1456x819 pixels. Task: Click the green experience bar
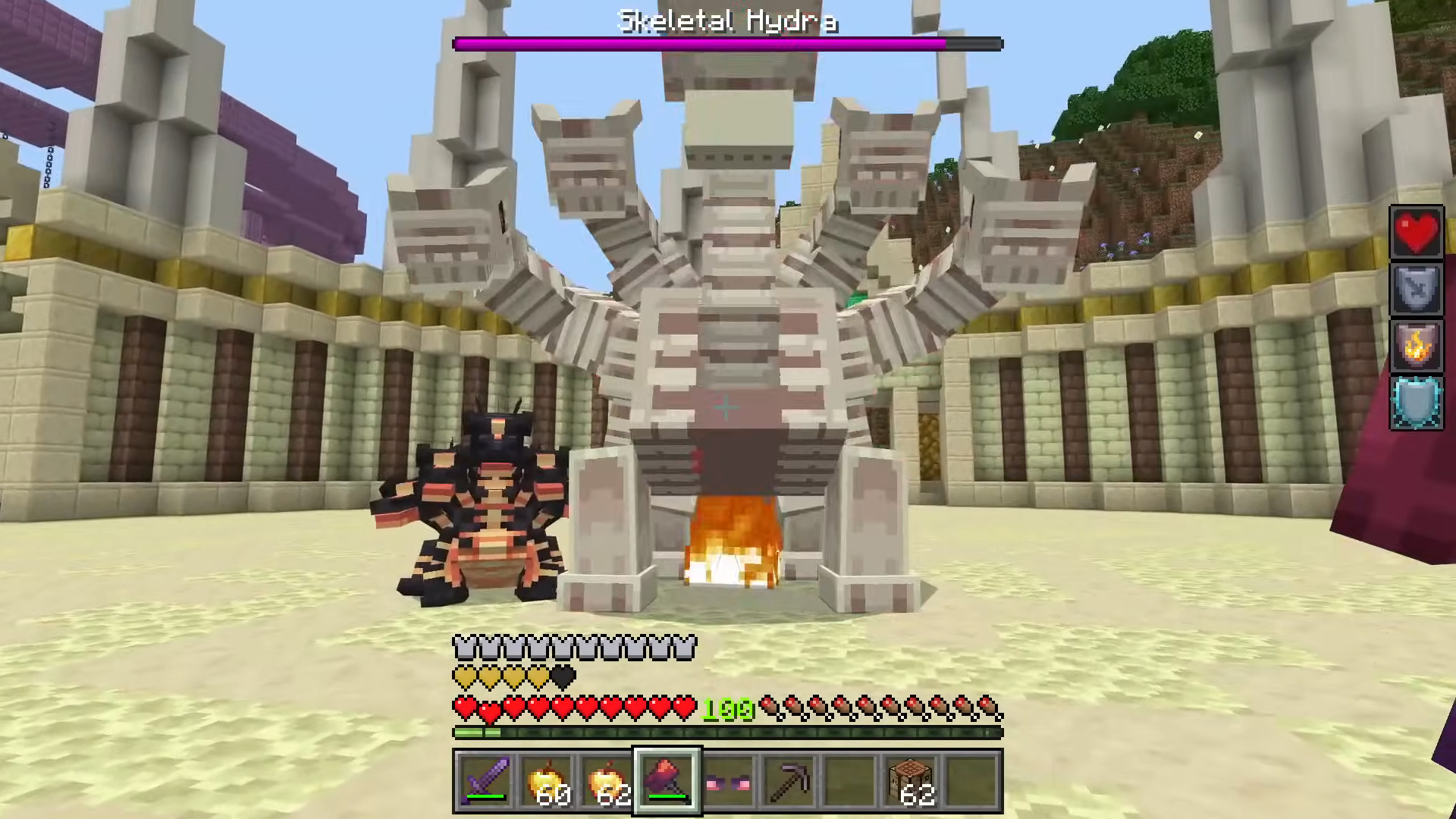pyautogui.click(x=728, y=733)
